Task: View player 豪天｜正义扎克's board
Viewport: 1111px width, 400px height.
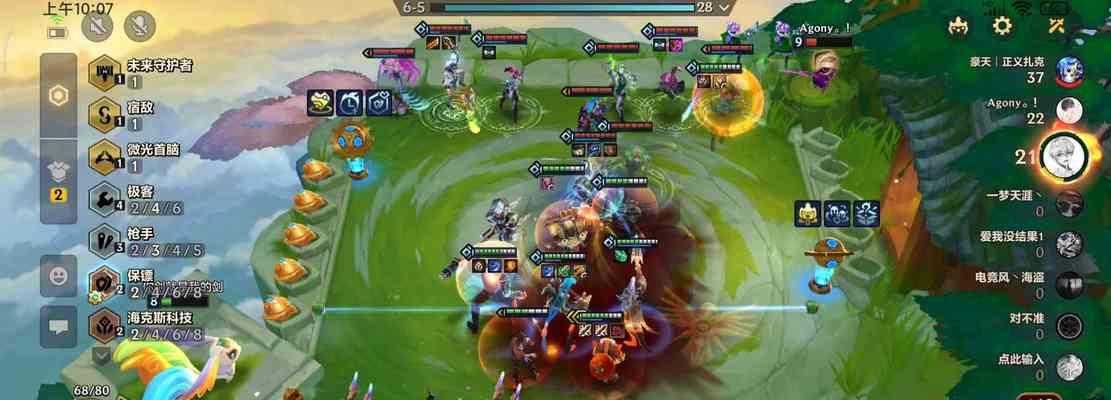Action: (1070, 70)
